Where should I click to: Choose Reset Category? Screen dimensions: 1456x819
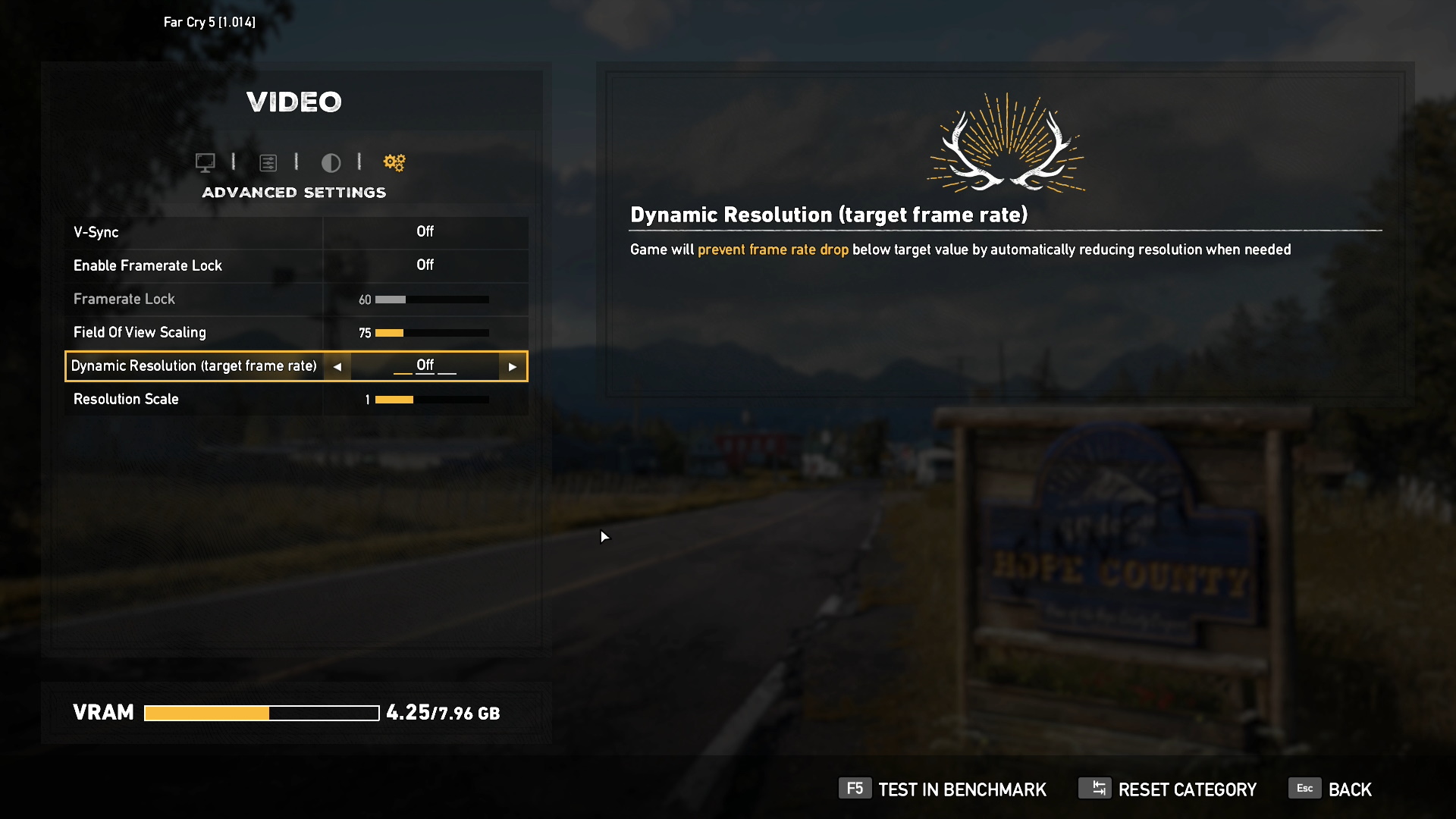point(1168,789)
